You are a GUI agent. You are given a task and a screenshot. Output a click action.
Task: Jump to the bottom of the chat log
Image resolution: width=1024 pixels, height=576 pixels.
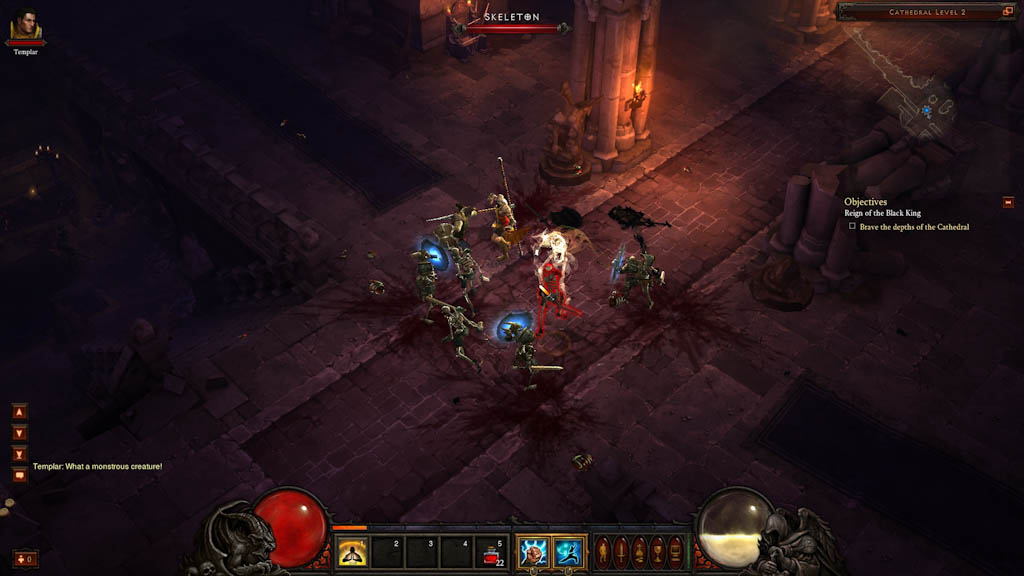coord(19,454)
